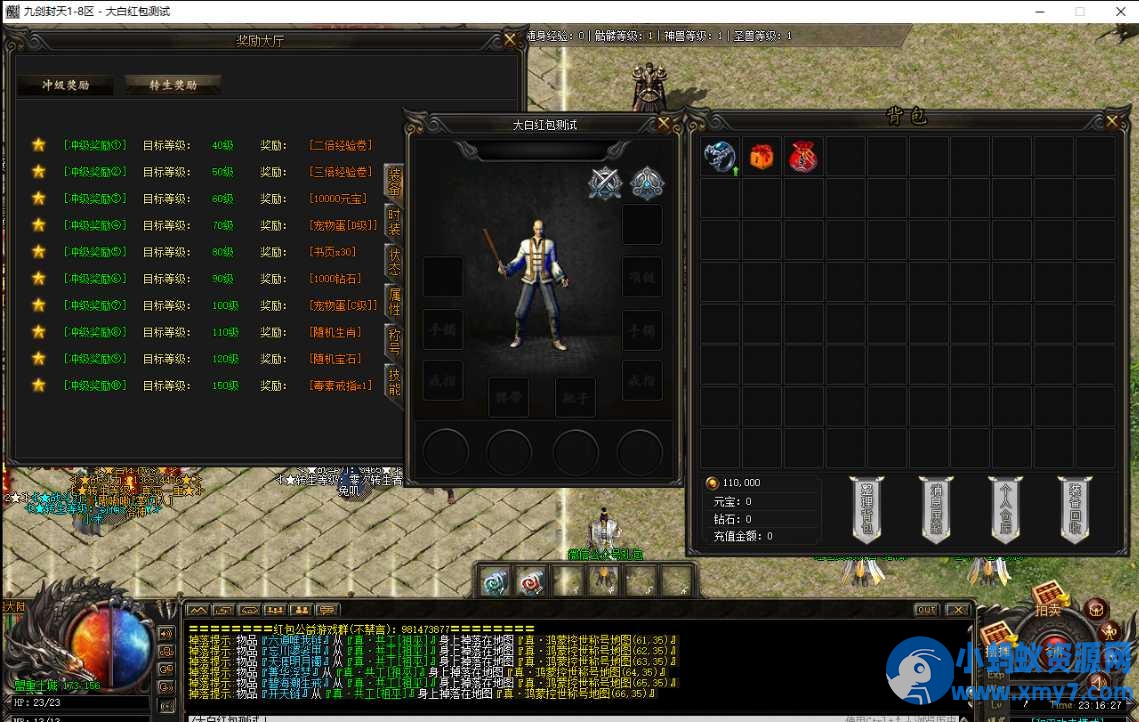Close the 背包 backpack window

coord(1112,121)
